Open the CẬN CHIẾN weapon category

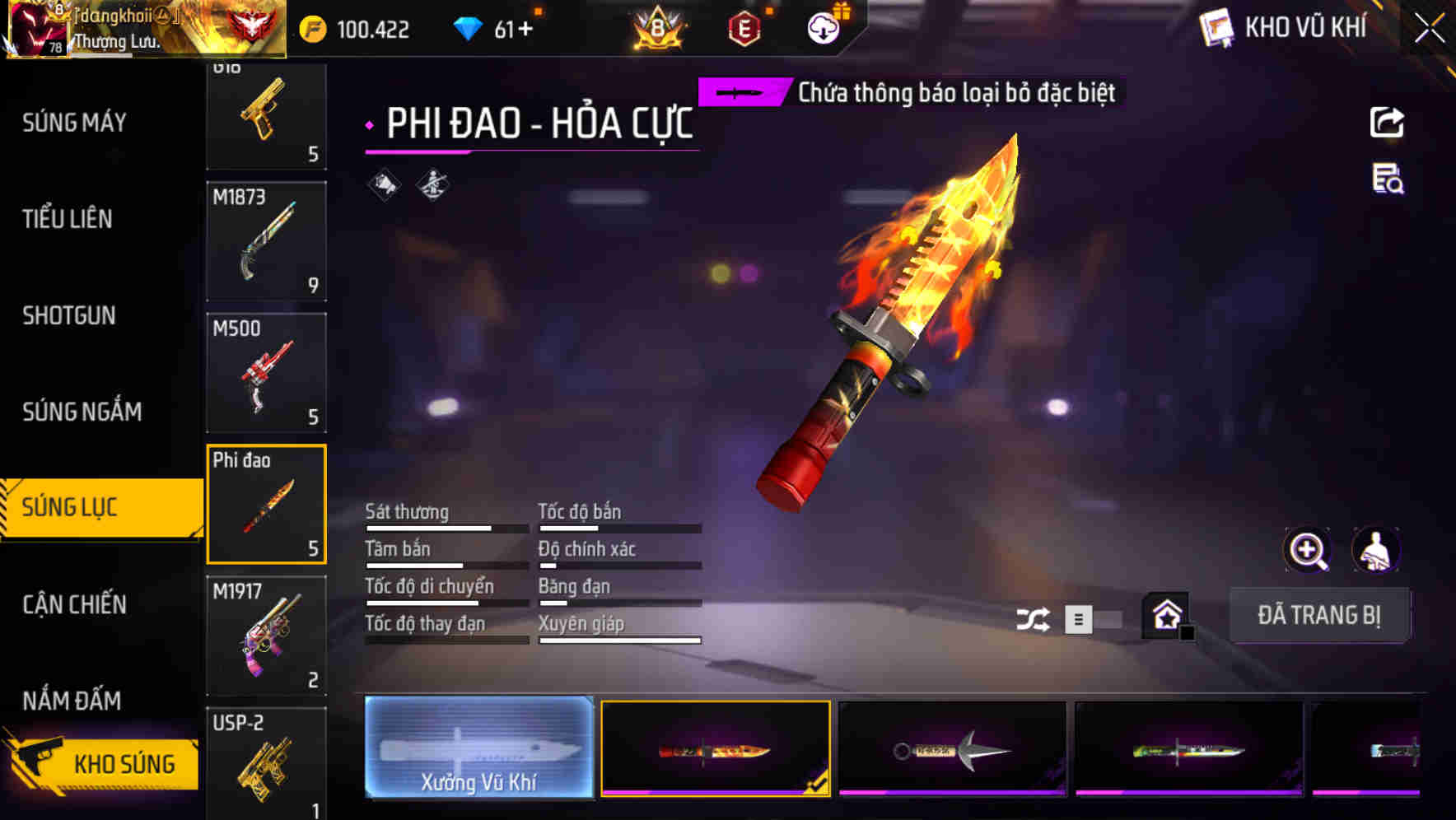pos(74,604)
